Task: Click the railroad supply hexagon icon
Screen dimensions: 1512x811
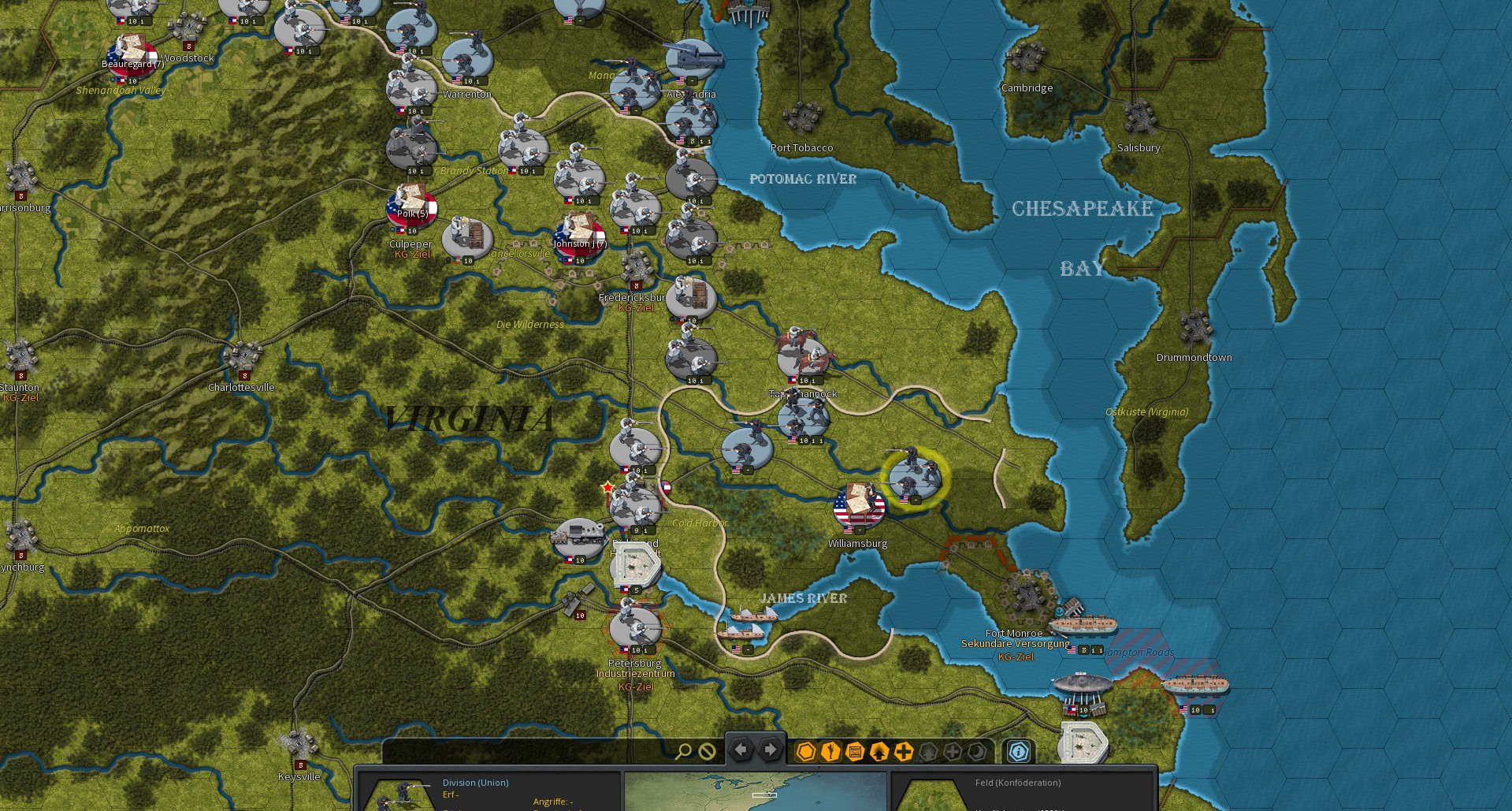Action: [x=855, y=751]
